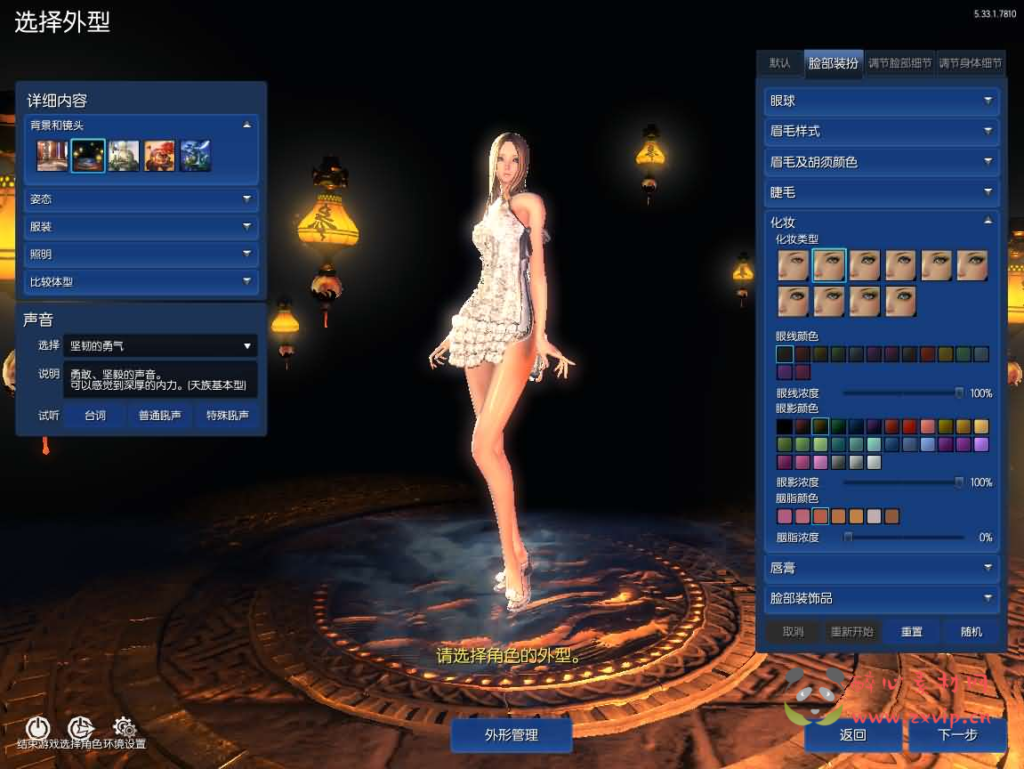Switch to the 调节身体细节 tab
The width and height of the screenshot is (1024, 769).
(x=969, y=63)
